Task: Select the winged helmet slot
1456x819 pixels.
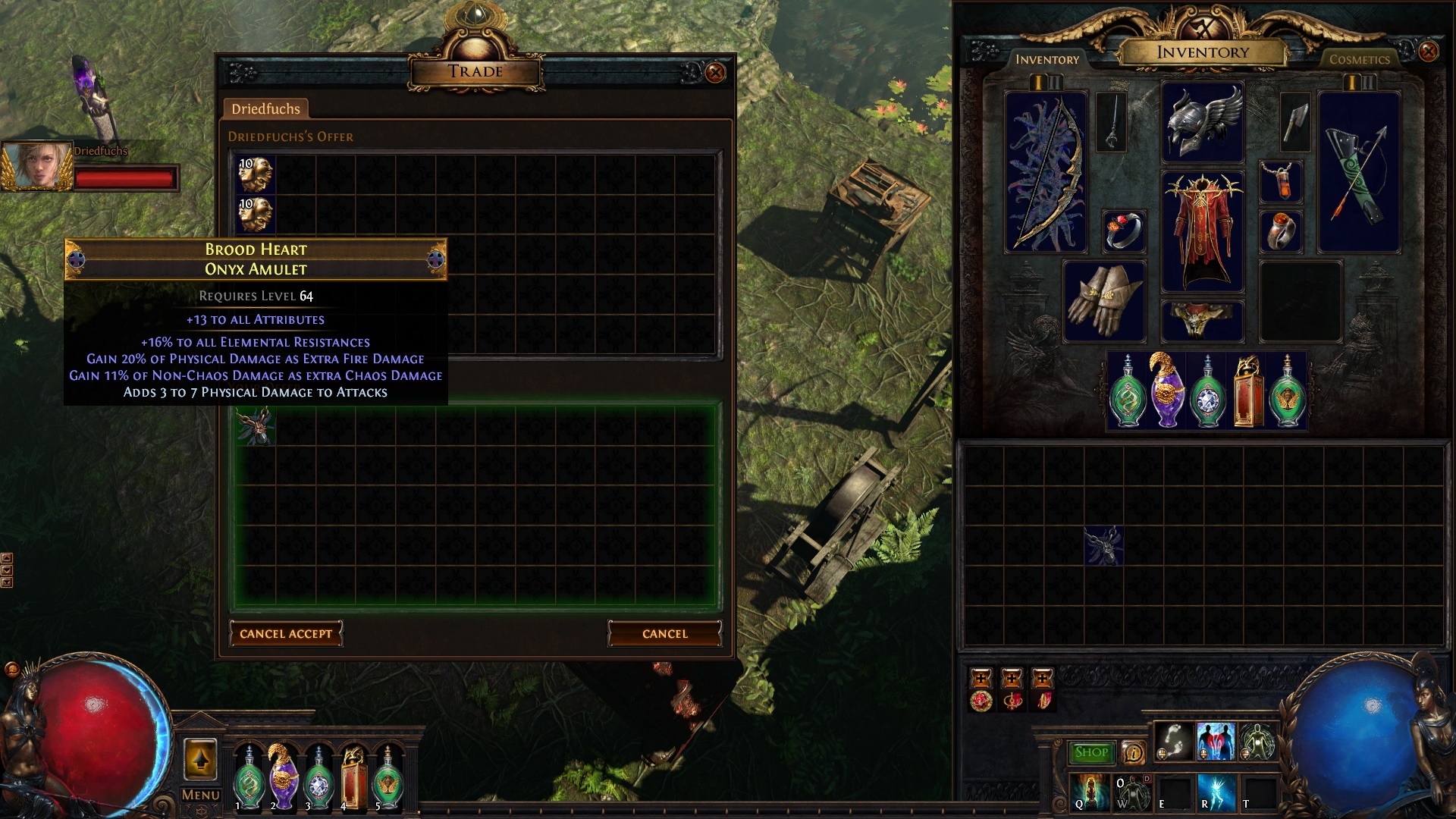Action: click(x=1202, y=121)
